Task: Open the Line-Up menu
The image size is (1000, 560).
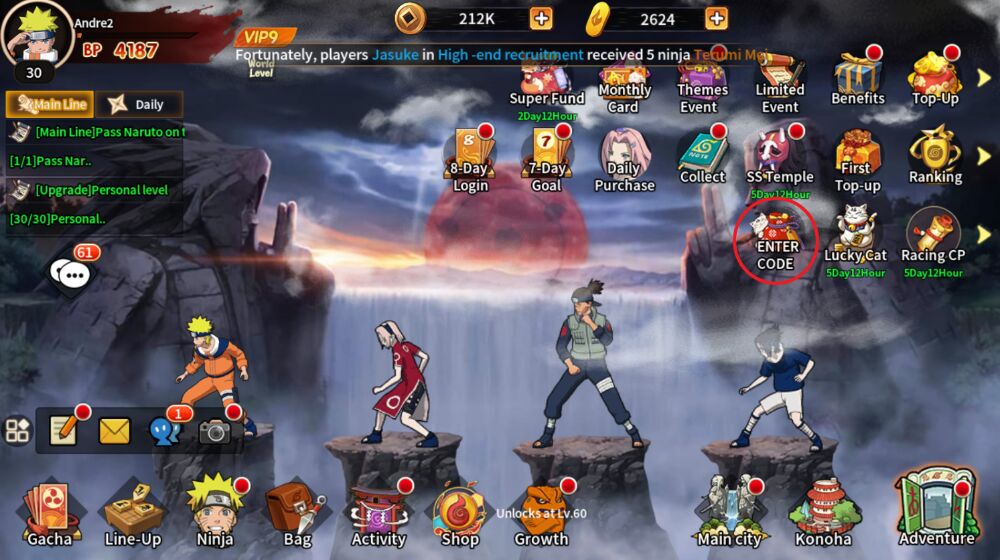Action: click(133, 512)
